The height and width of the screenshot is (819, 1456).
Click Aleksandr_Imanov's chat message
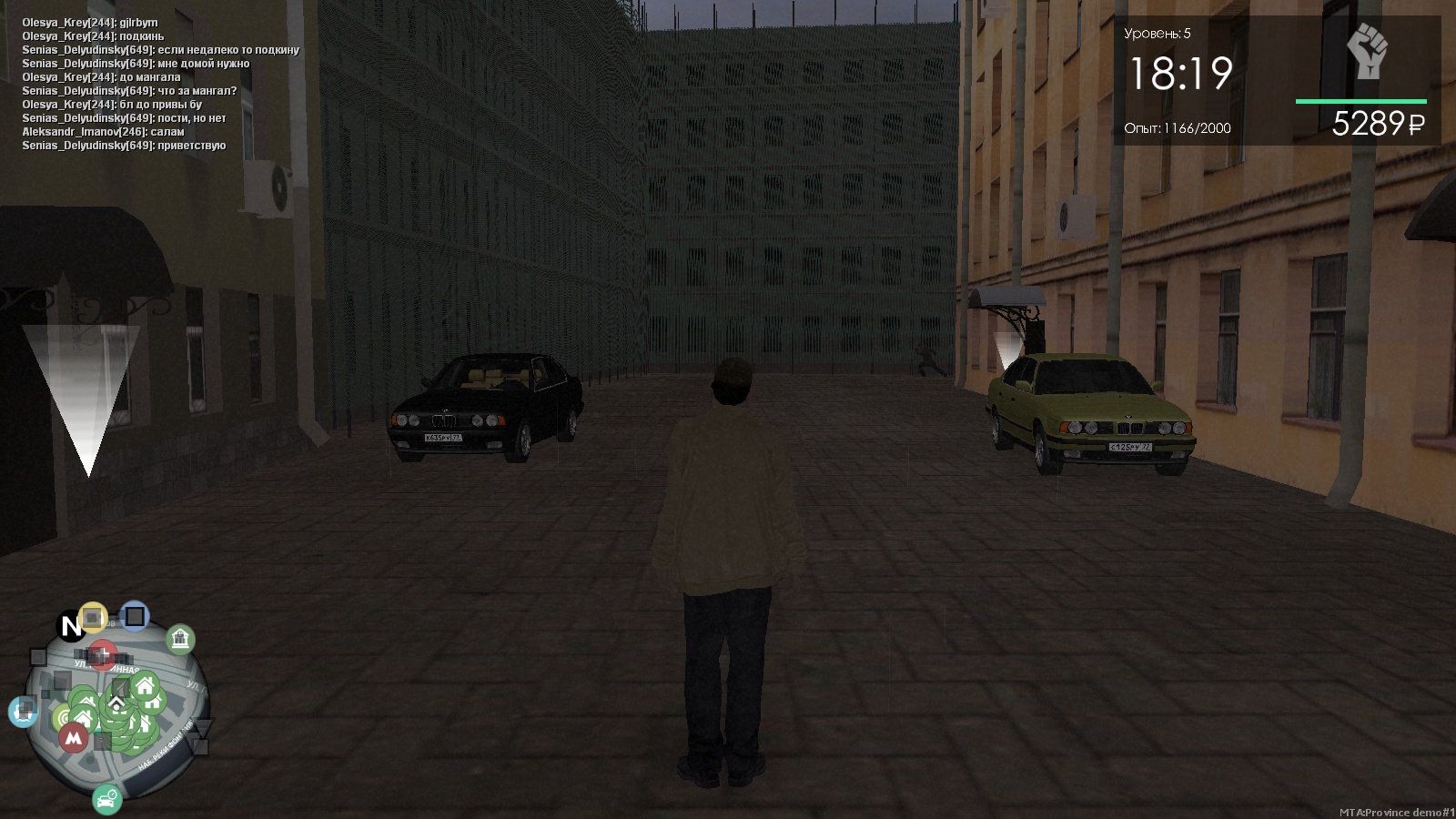click(x=103, y=132)
